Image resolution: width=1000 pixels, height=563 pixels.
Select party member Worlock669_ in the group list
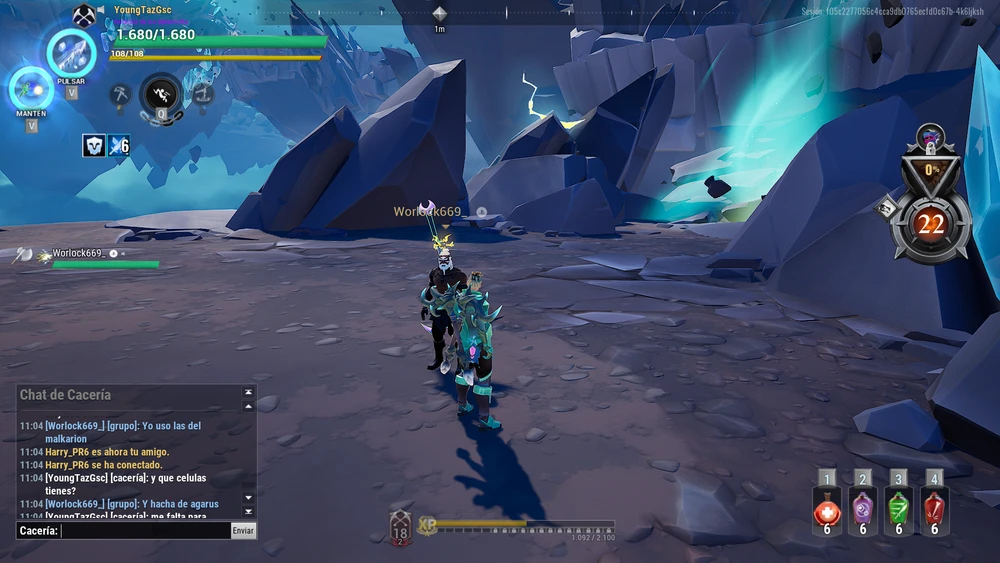pyautogui.click(x=78, y=254)
